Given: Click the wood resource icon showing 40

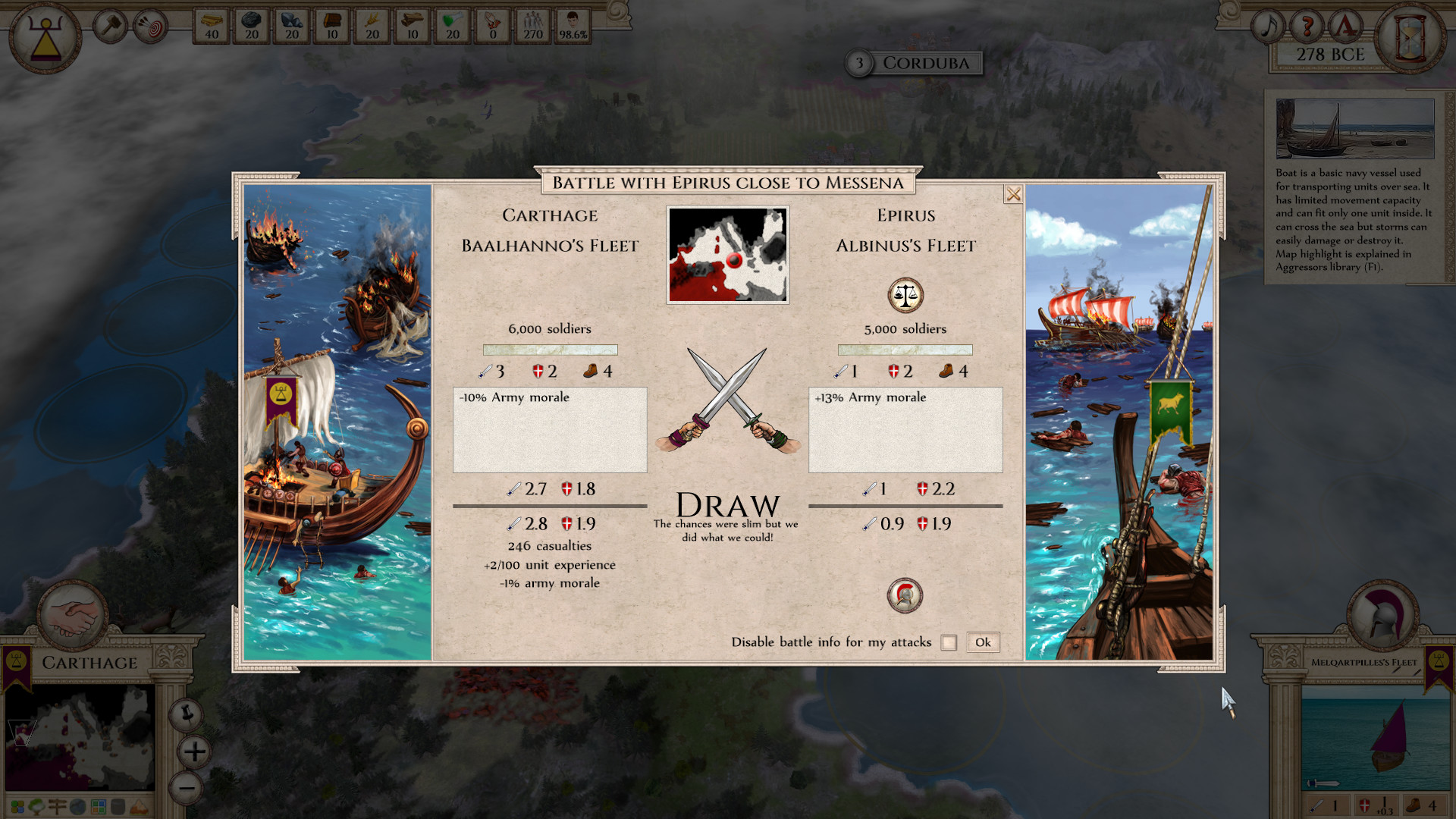Looking at the screenshot, I should (210, 25).
